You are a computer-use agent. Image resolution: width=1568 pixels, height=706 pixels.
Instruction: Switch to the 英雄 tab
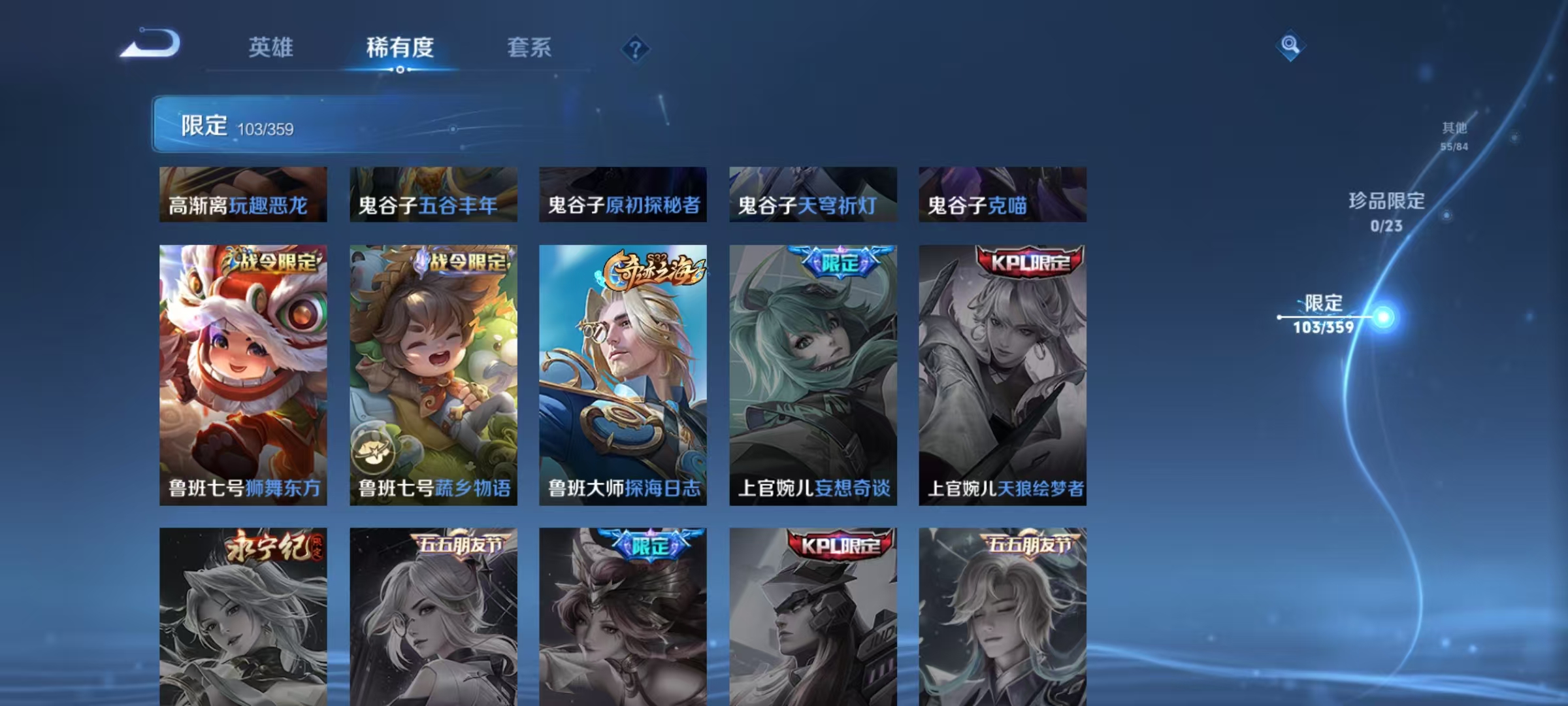(x=270, y=48)
